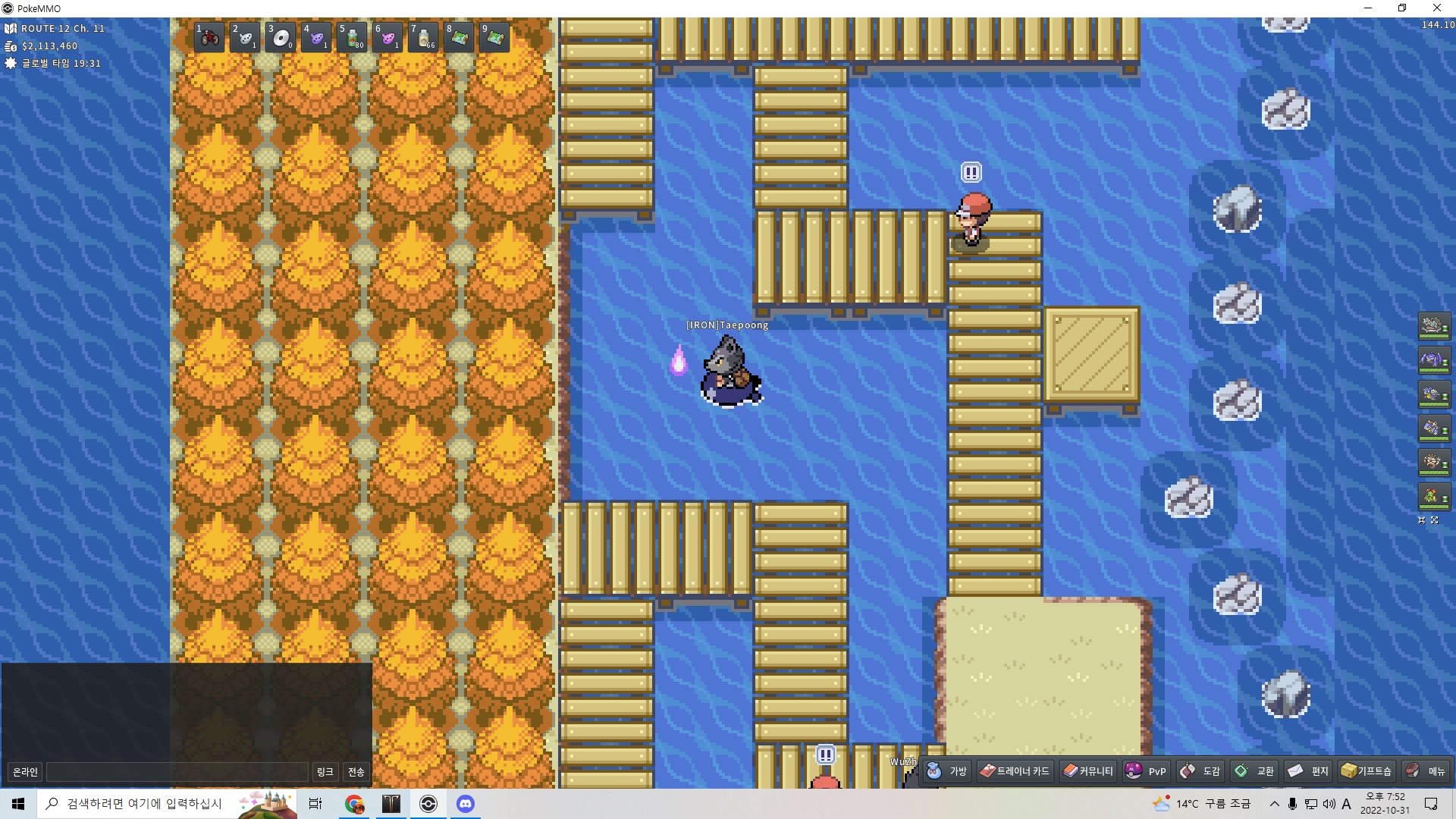Open the 도감 Pokédex

[x=1200, y=771]
